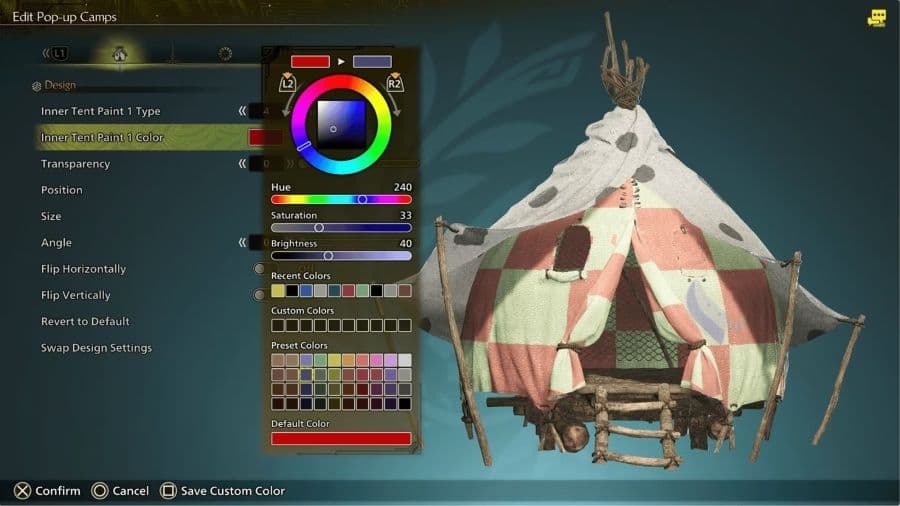This screenshot has height=506, width=900.
Task: Select the Angle setting
Action: pos(55,242)
